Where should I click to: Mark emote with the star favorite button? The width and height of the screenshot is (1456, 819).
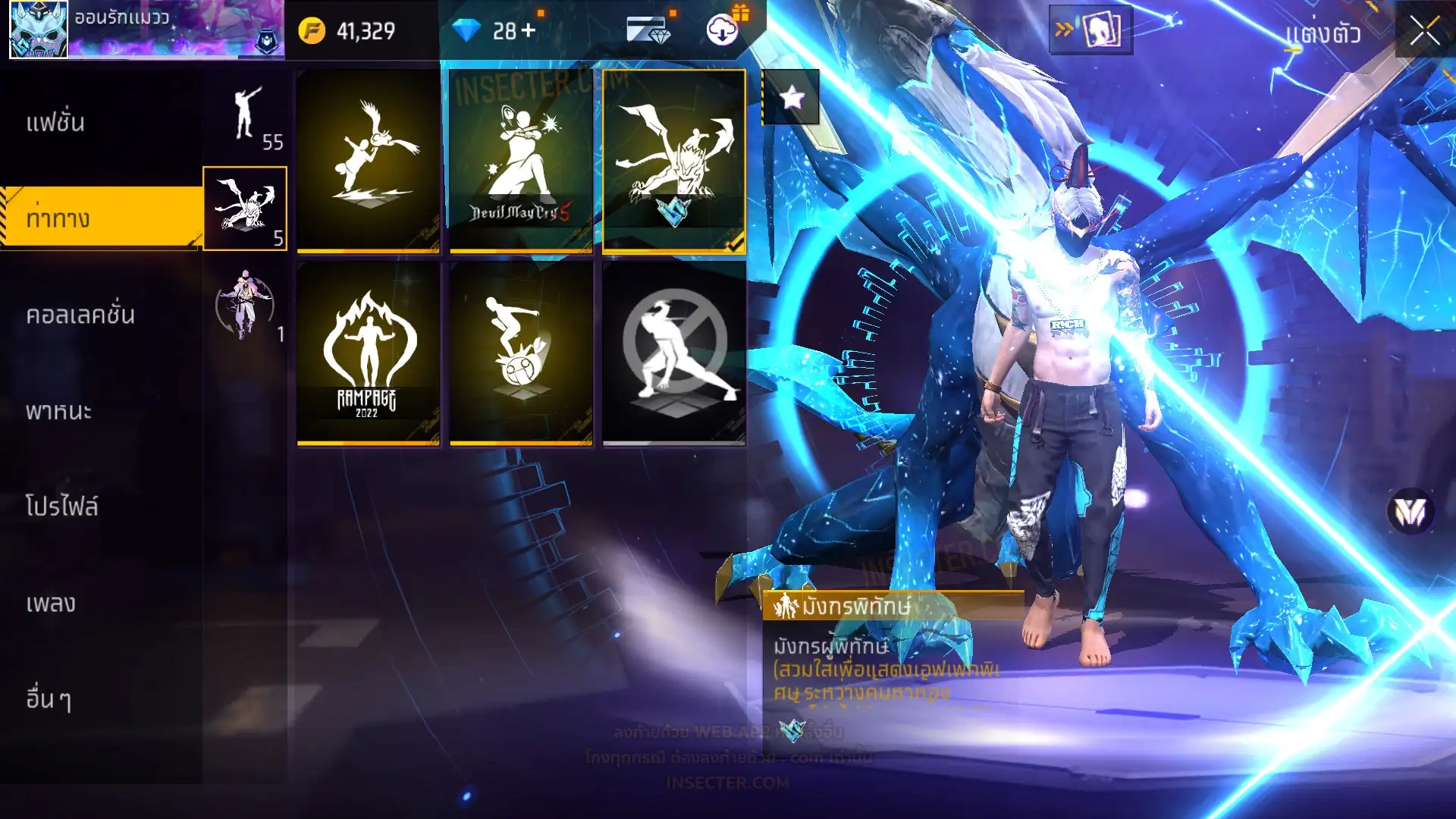coord(791,97)
